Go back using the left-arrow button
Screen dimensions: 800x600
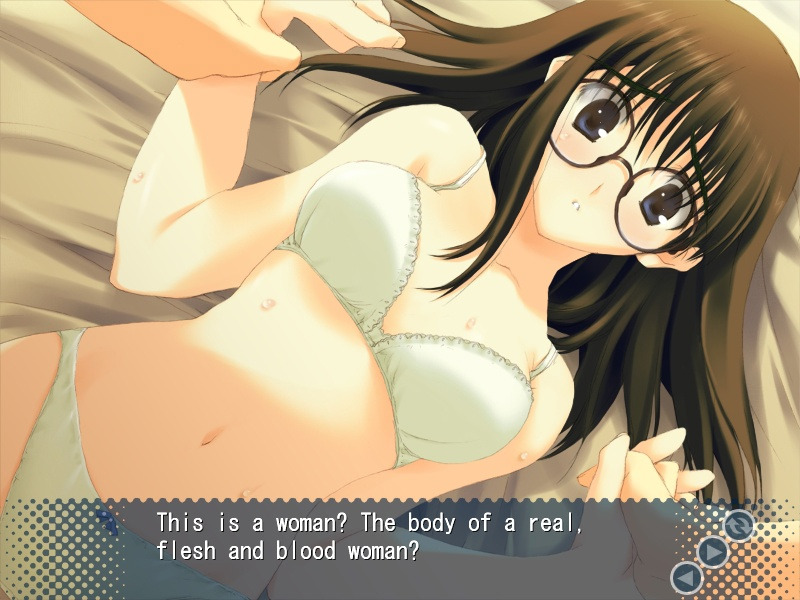tap(686, 577)
